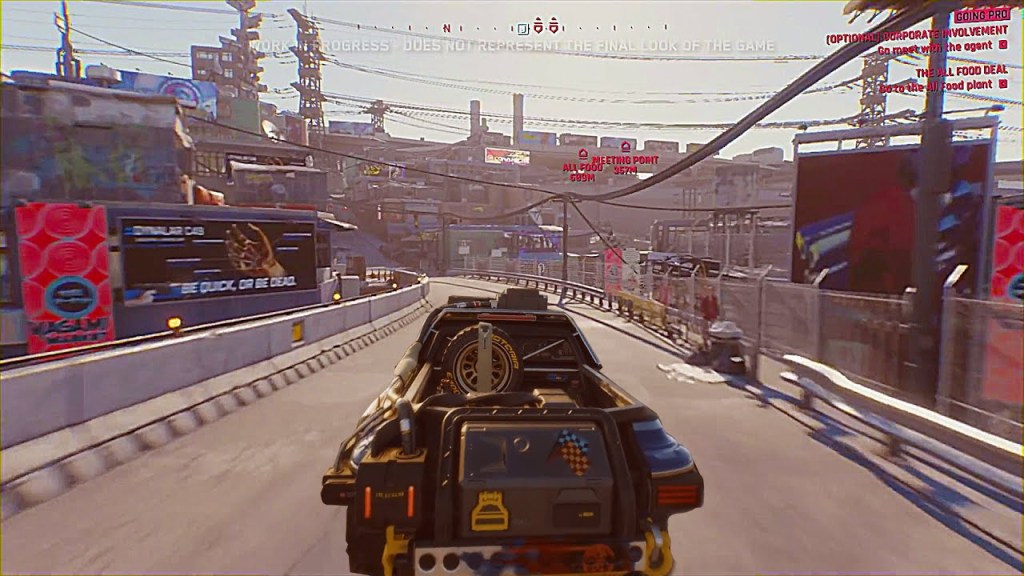This screenshot has height=576, width=1024.
Task: Click the All Food waypoint marker
Action: pos(582,153)
